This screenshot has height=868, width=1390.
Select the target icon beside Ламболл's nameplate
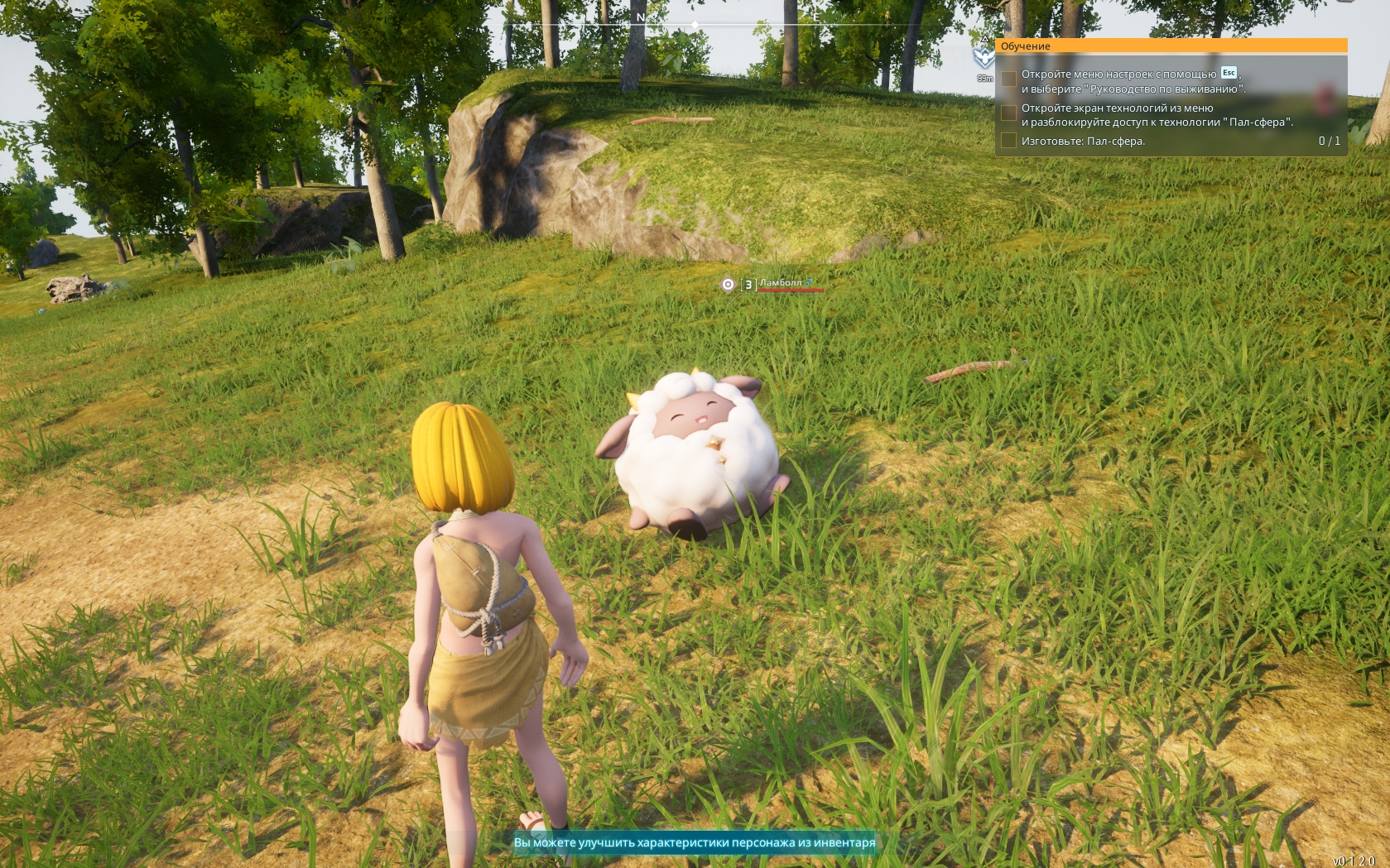coord(728,285)
